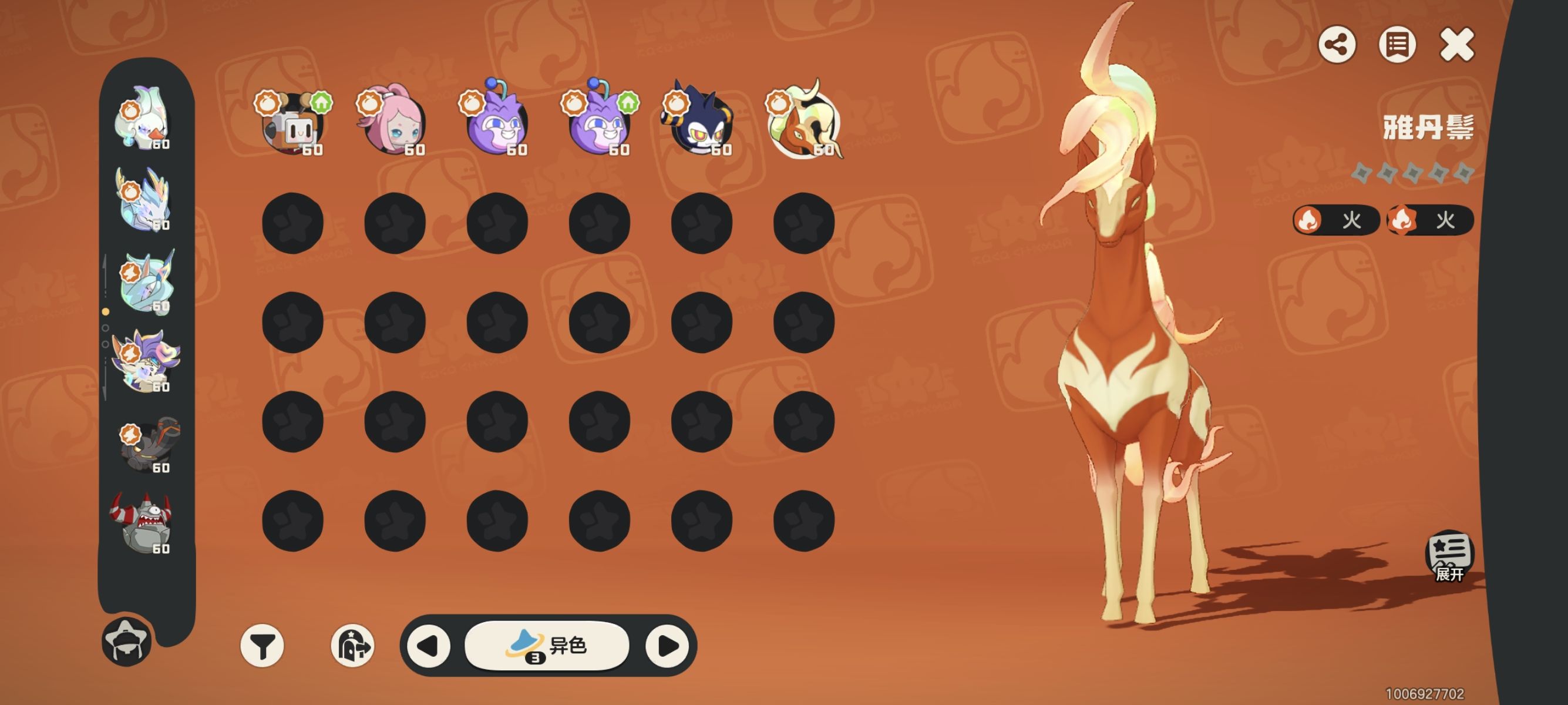This screenshot has height=705, width=1568.
Task: Close the pet storage screen
Action: pyautogui.click(x=1456, y=45)
